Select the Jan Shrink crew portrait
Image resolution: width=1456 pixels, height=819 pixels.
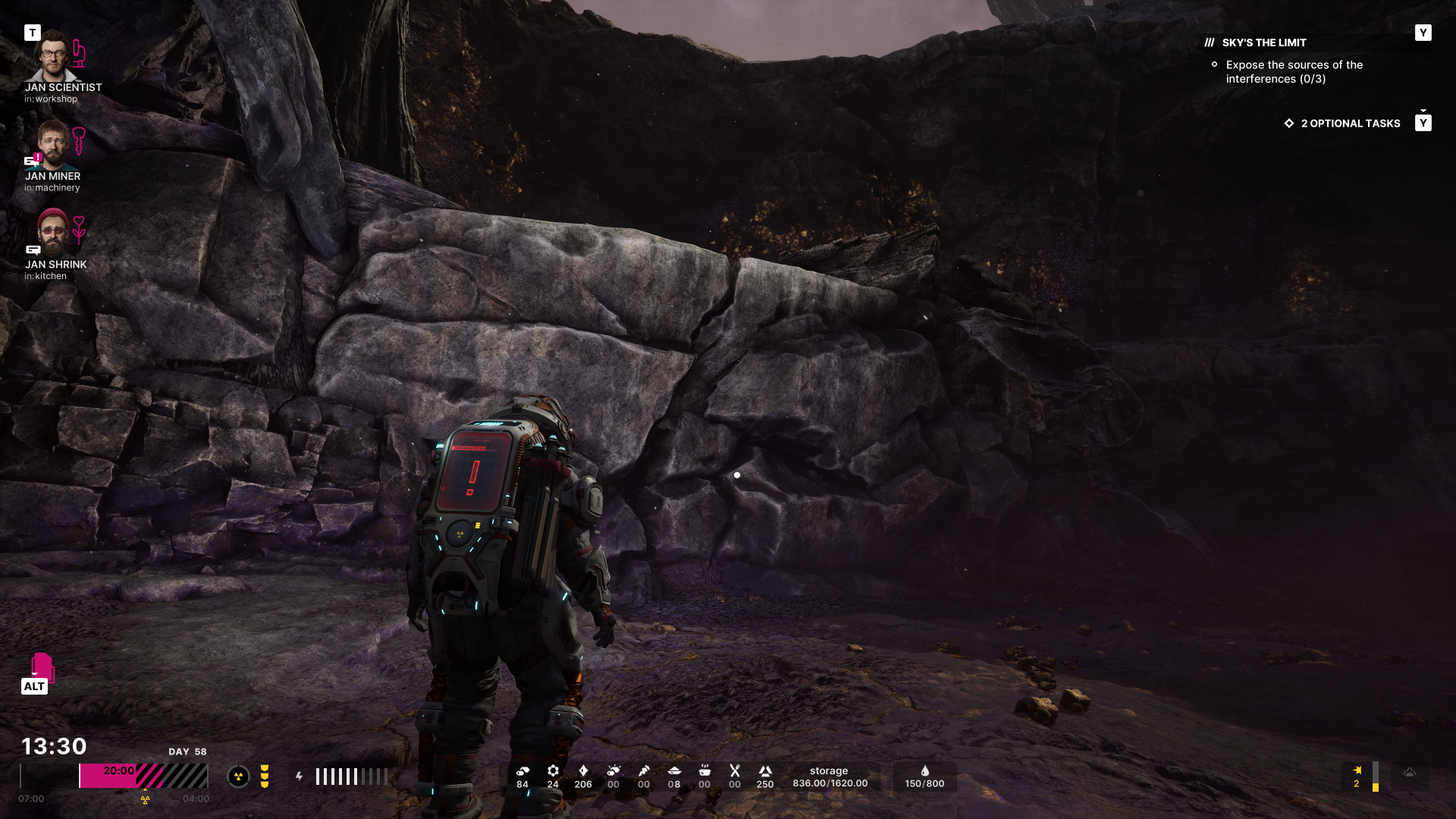pos(52,233)
